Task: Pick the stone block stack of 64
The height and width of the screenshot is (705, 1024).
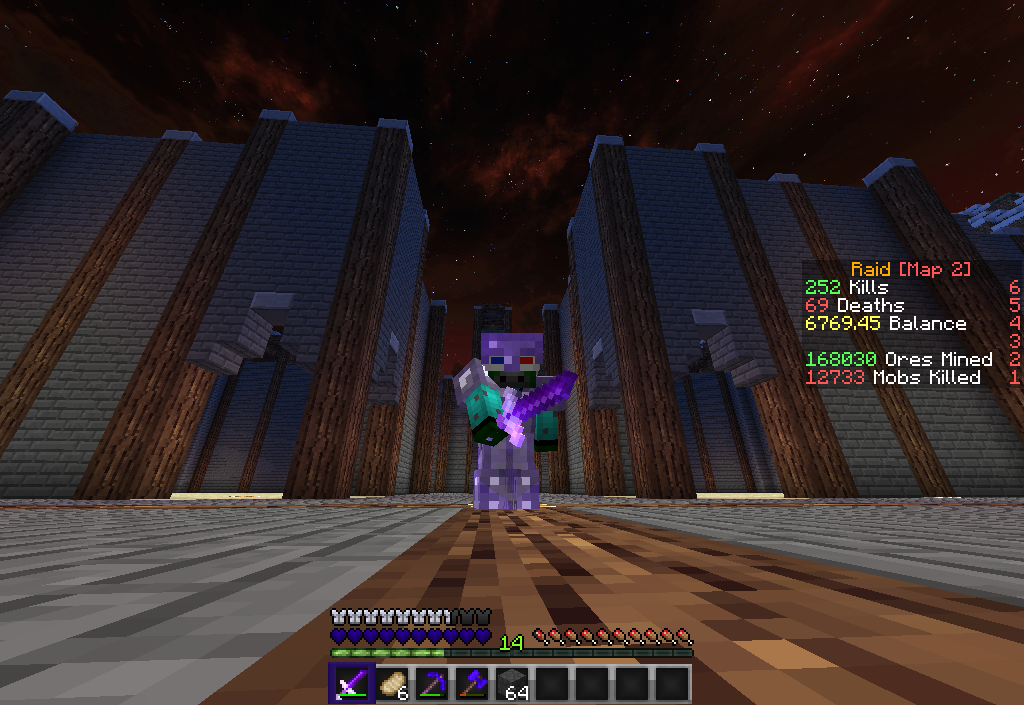Action: click(511, 684)
